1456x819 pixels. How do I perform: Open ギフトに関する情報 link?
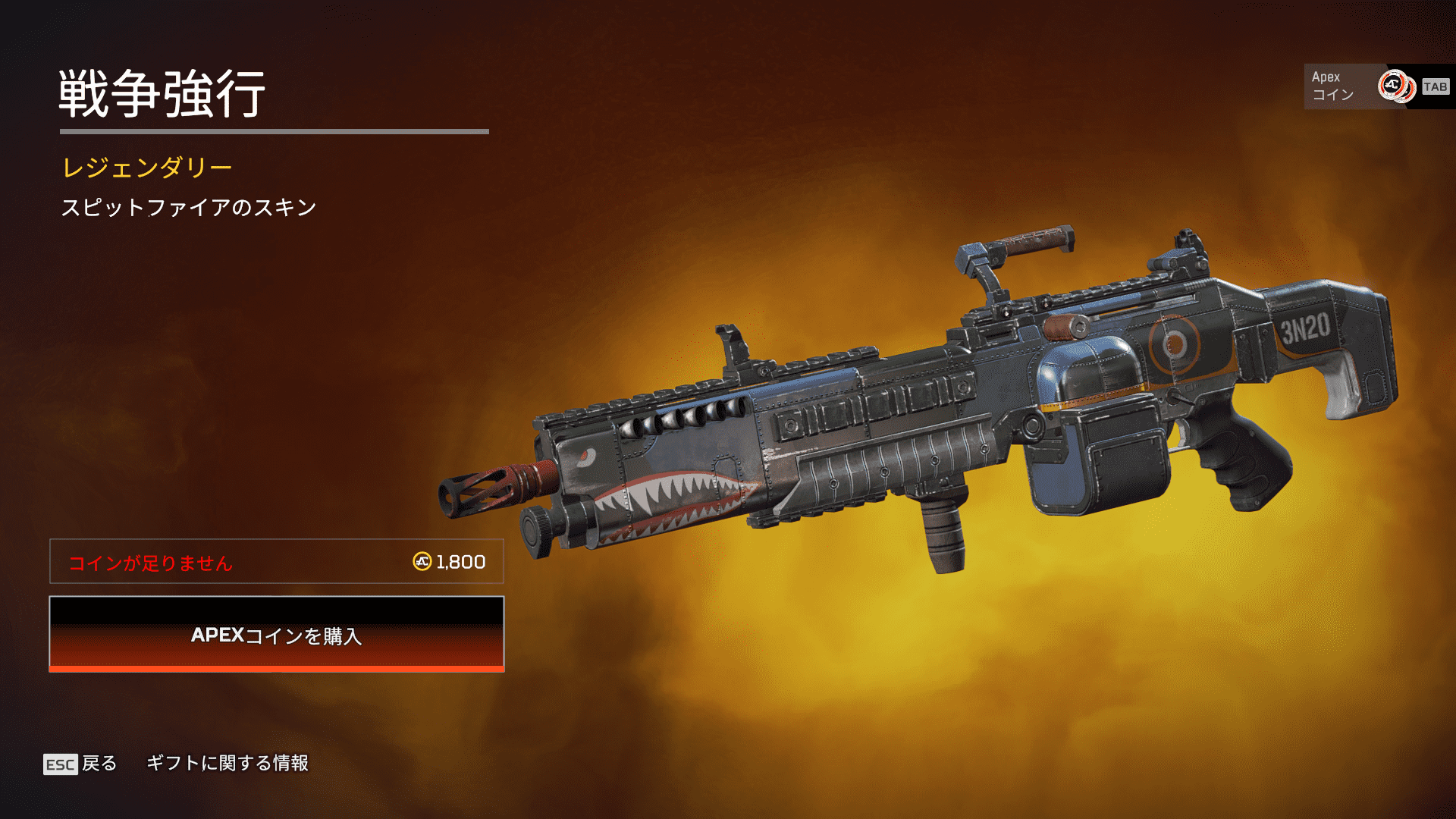(227, 763)
